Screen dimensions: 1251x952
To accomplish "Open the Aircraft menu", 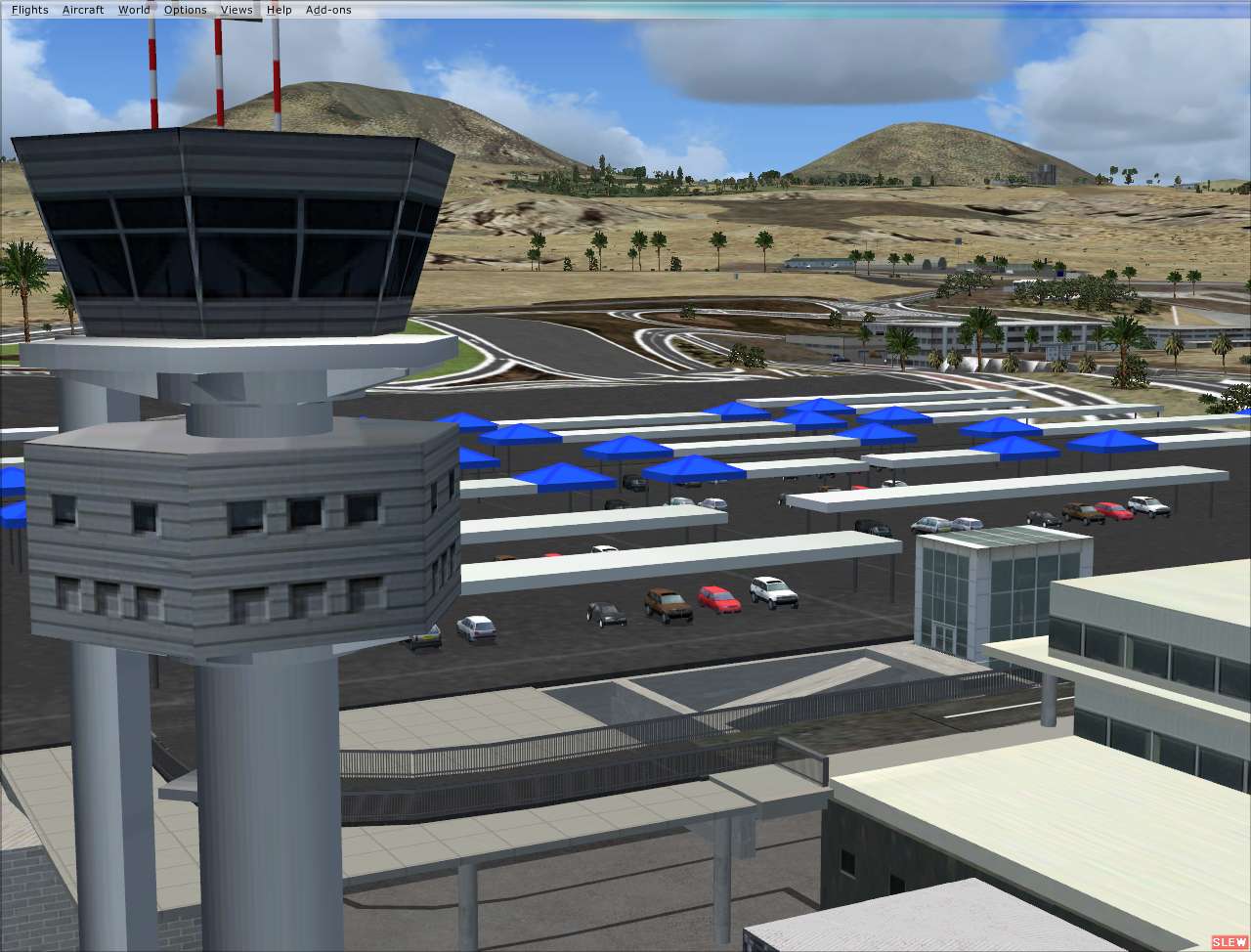I will tap(82, 9).
